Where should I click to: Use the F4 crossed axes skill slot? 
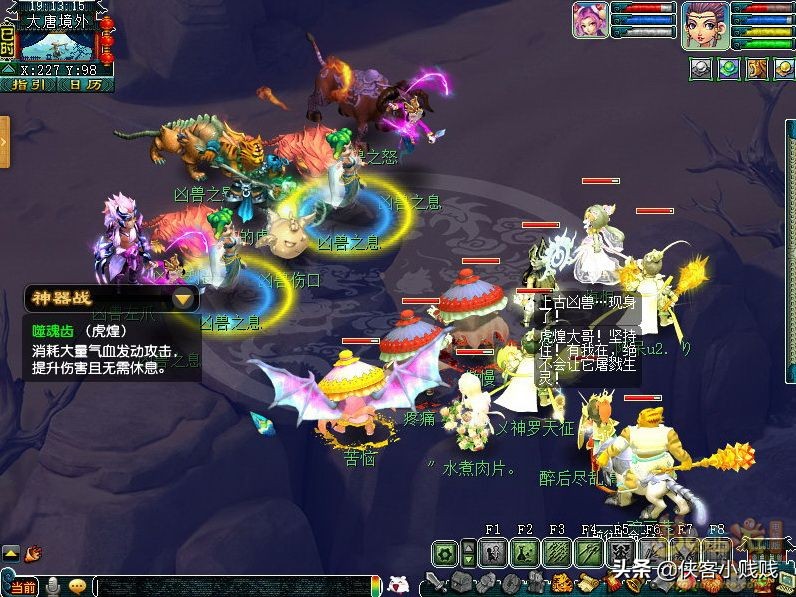[x=589, y=552]
